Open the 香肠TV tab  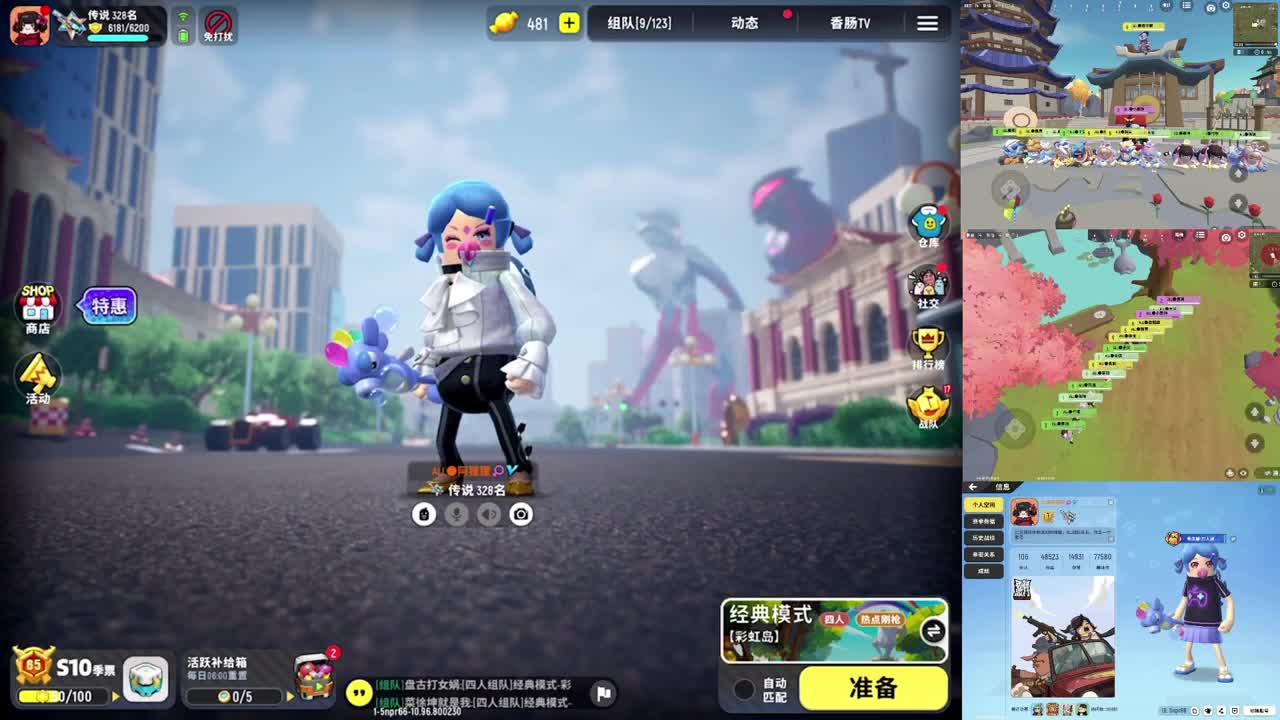(848, 24)
